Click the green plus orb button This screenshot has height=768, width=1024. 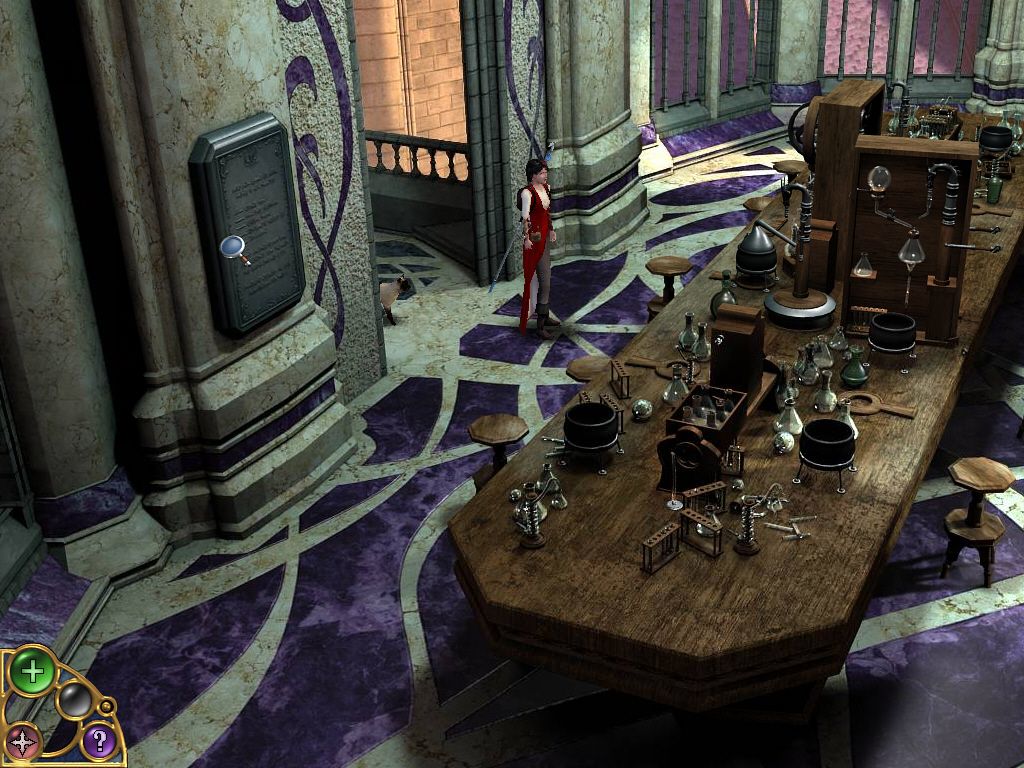(32, 671)
